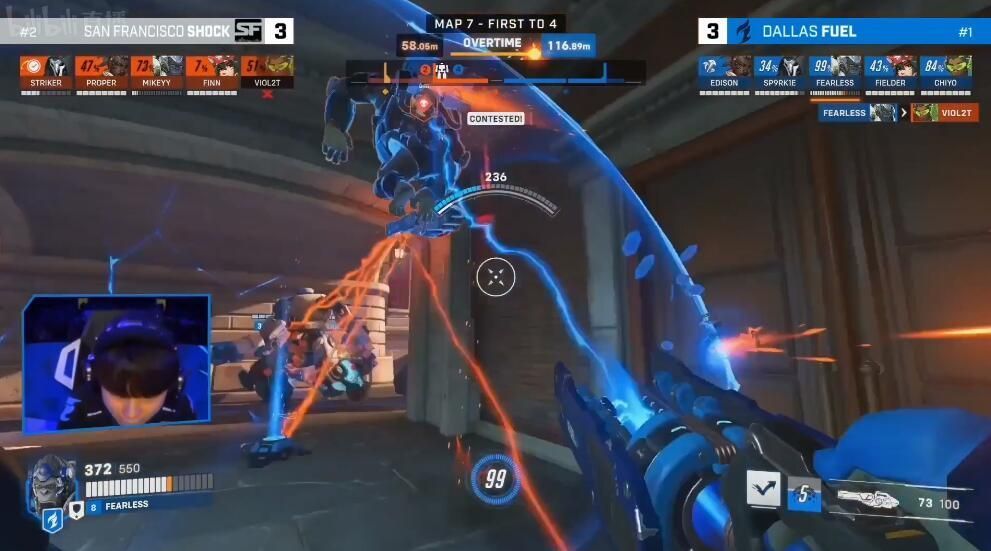Click the Dallas Fuel team logo
The width and height of the screenshot is (991, 551).
point(742,31)
